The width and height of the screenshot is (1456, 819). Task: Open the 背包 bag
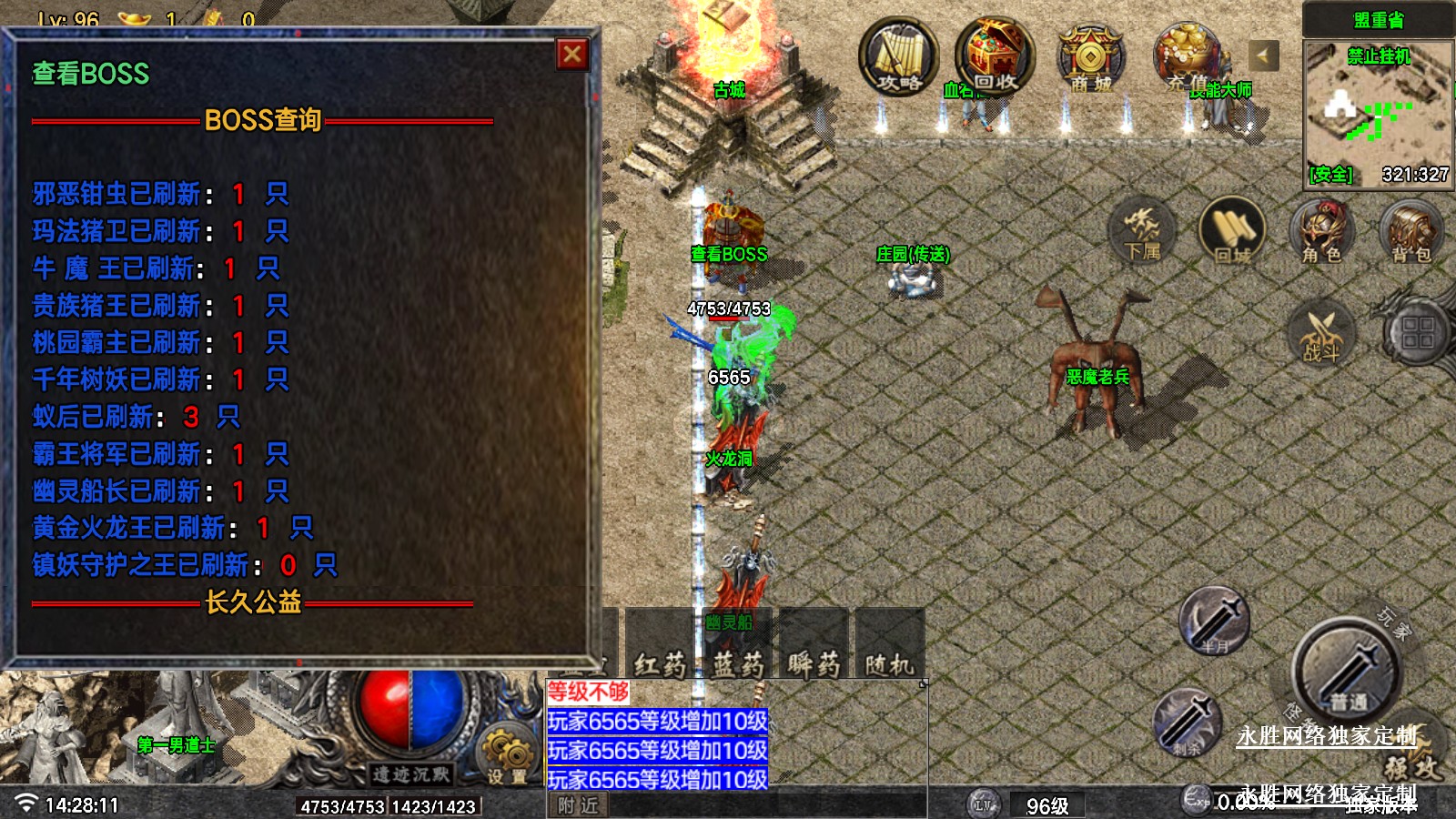1410,230
